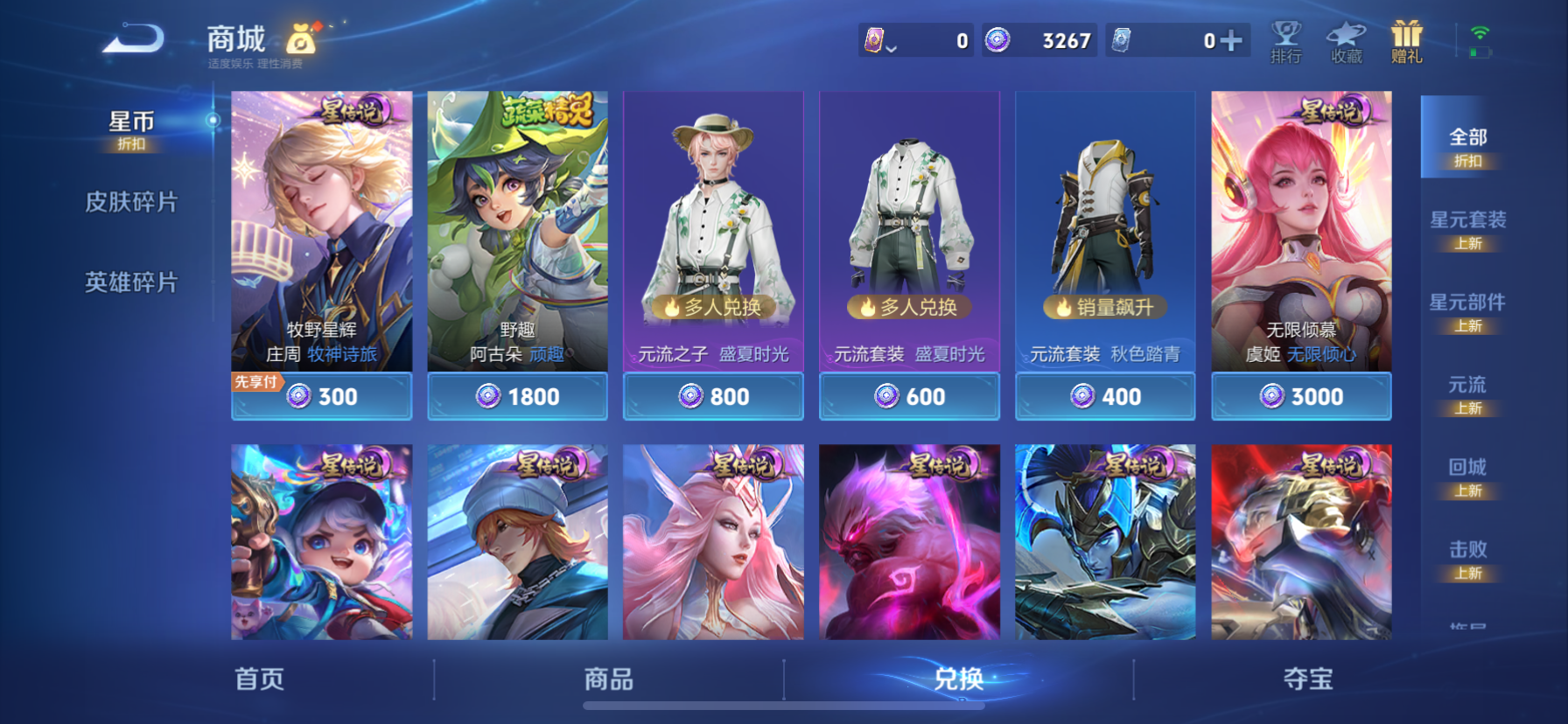Screen dimensions: 1568x724
Task: Switch to the 商品 tab at bottom
Action: pyautogui.click(x=610, y=679)
